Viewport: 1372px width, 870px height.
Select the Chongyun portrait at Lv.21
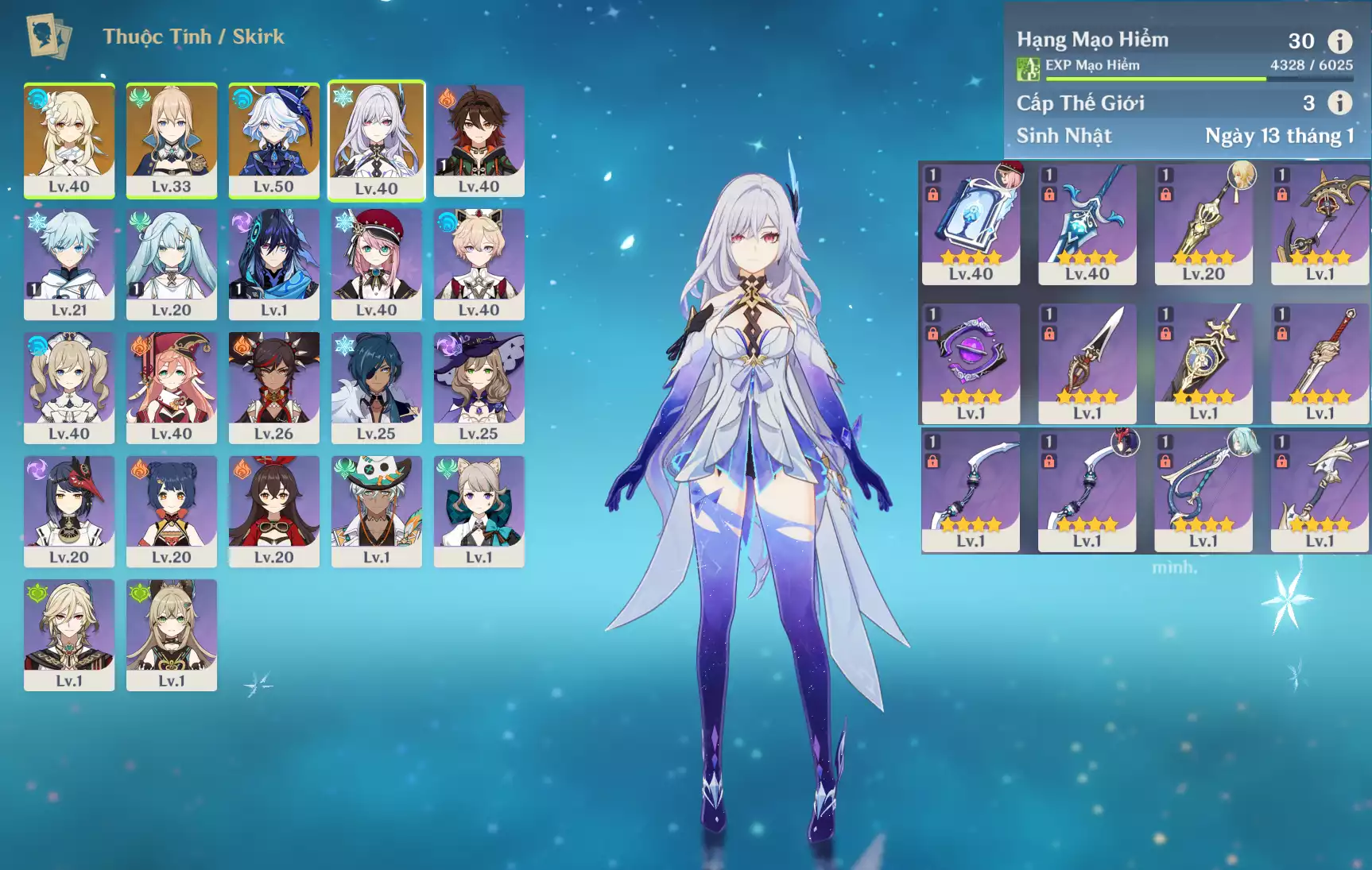click(x=69, y=263)
